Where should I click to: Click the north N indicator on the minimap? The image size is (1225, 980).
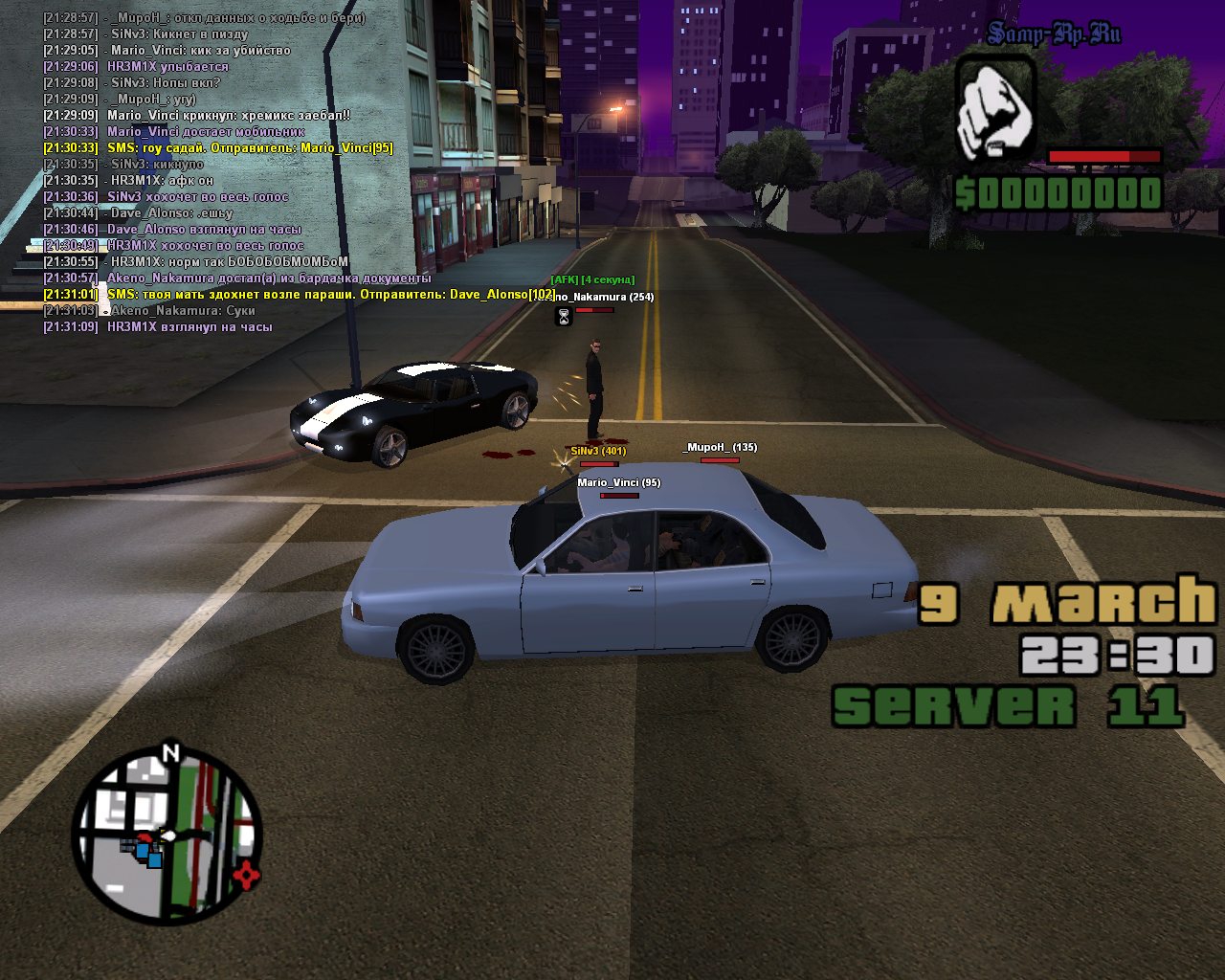[170, 753]
